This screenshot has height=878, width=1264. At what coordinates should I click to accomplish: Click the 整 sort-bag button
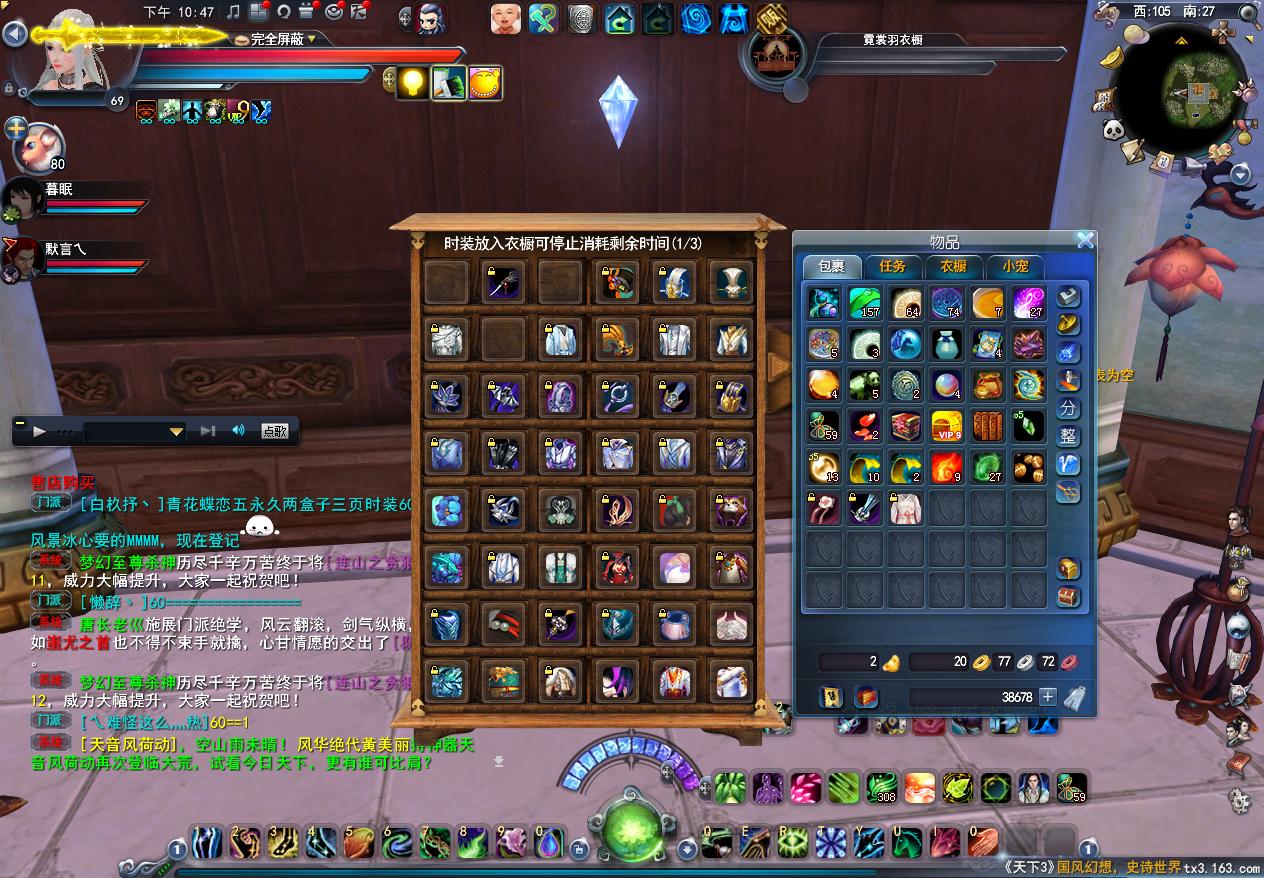(x=1068, y=436)
